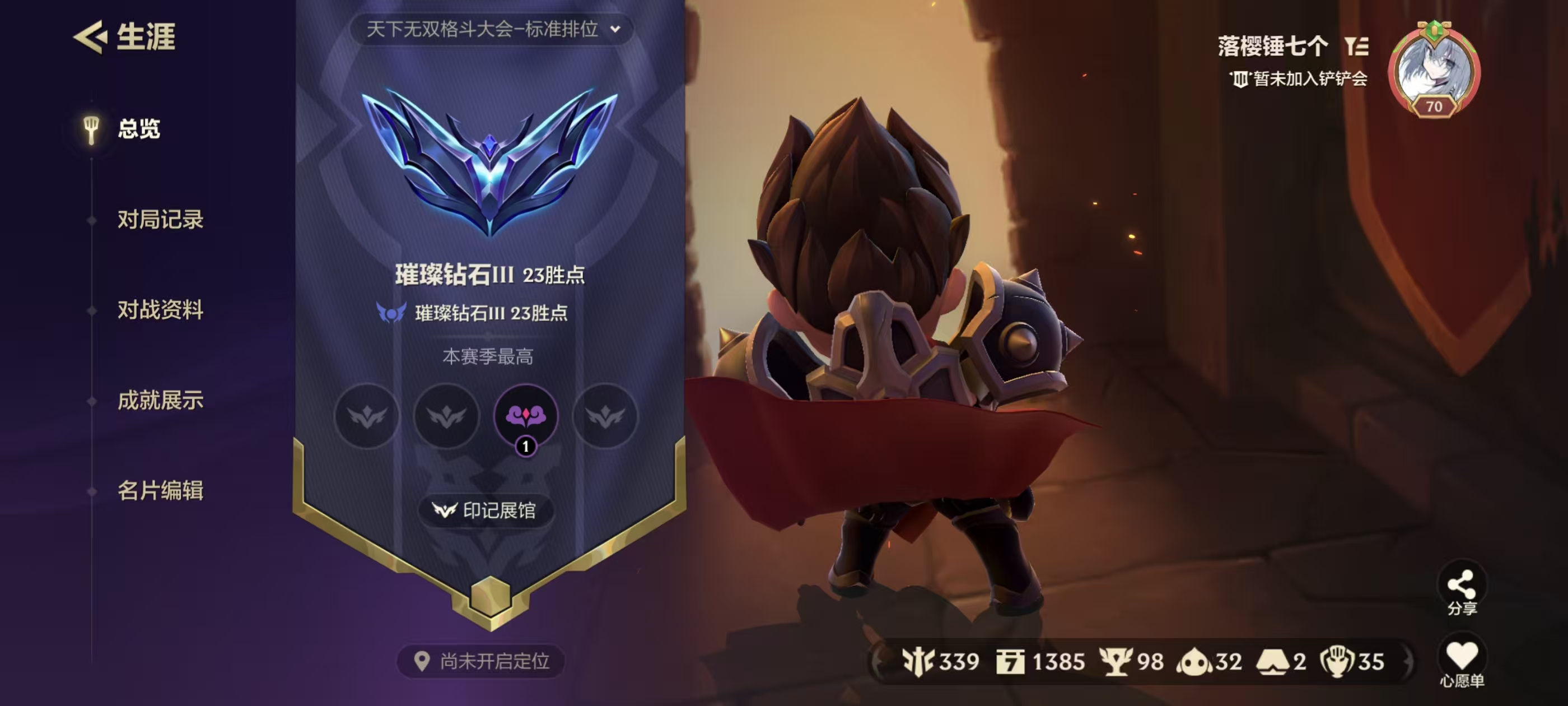Click the spatula icon beside 总览
Viewport: 1568px width, 706px height.
click(x=90, y=130)
